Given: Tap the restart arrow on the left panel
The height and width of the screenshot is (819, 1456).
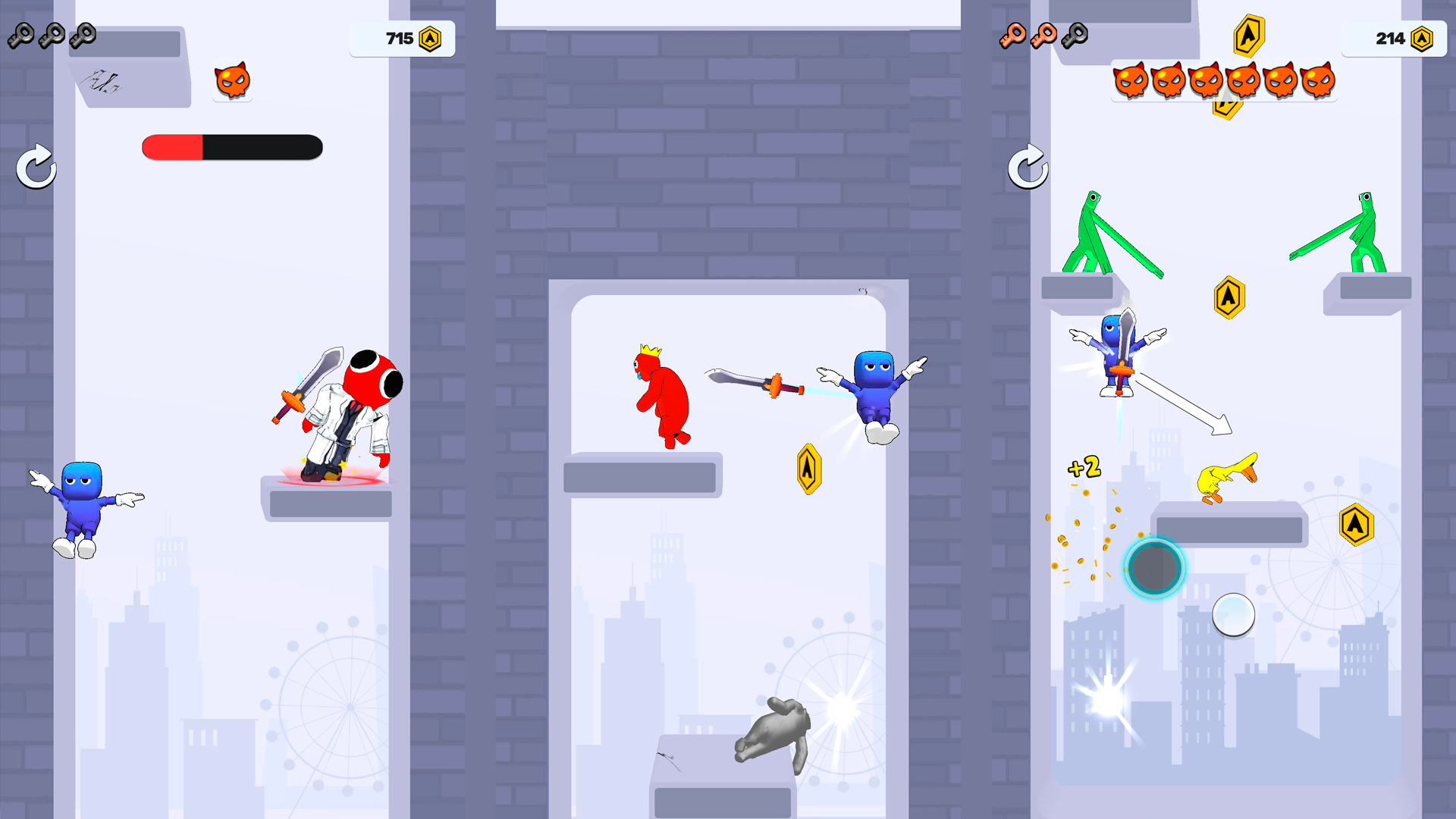Looking at the screenshot, I should pos(35,167).
